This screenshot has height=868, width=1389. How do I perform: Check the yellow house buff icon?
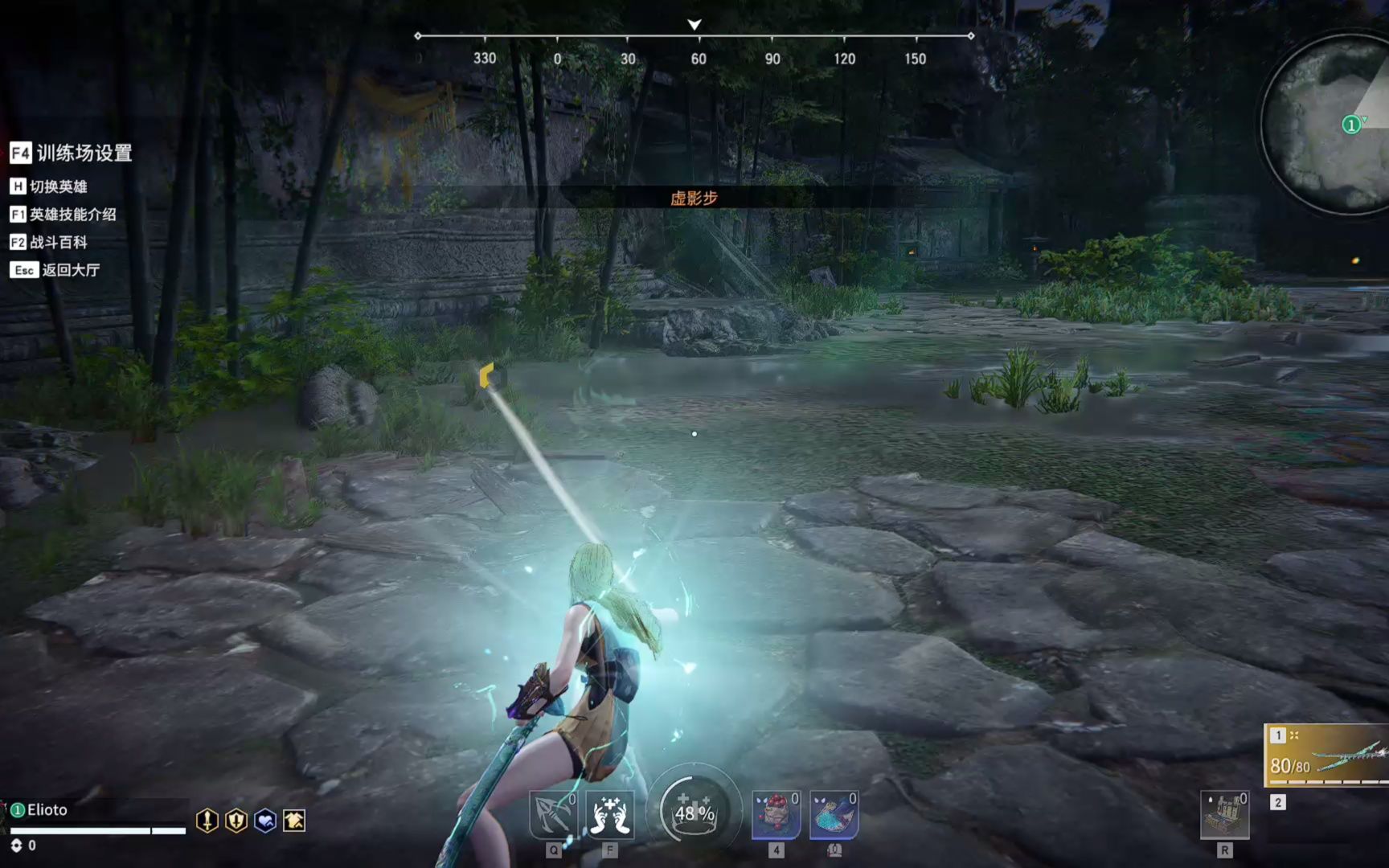point(294,821)
